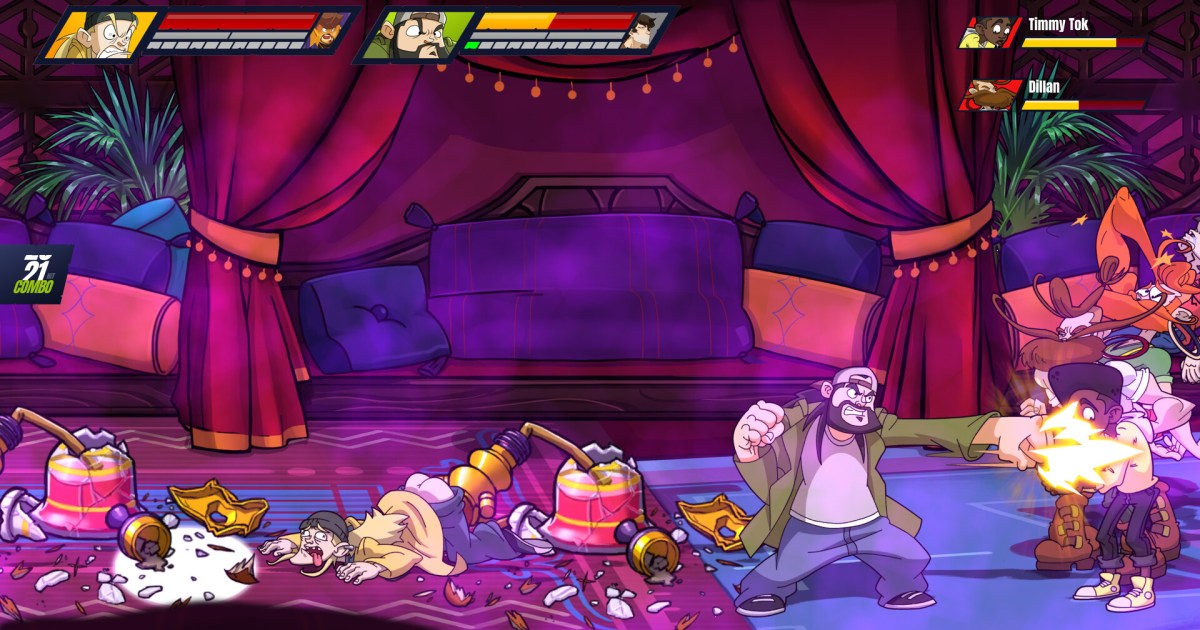
Task: Click the small partner portrait beside Silent Bob's bar
Action: [643, 31]
